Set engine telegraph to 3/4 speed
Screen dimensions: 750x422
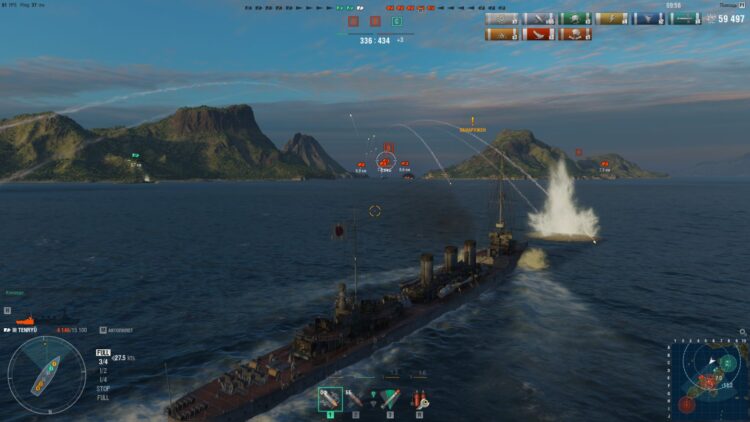pyautogui.click(x=102, y=360)
